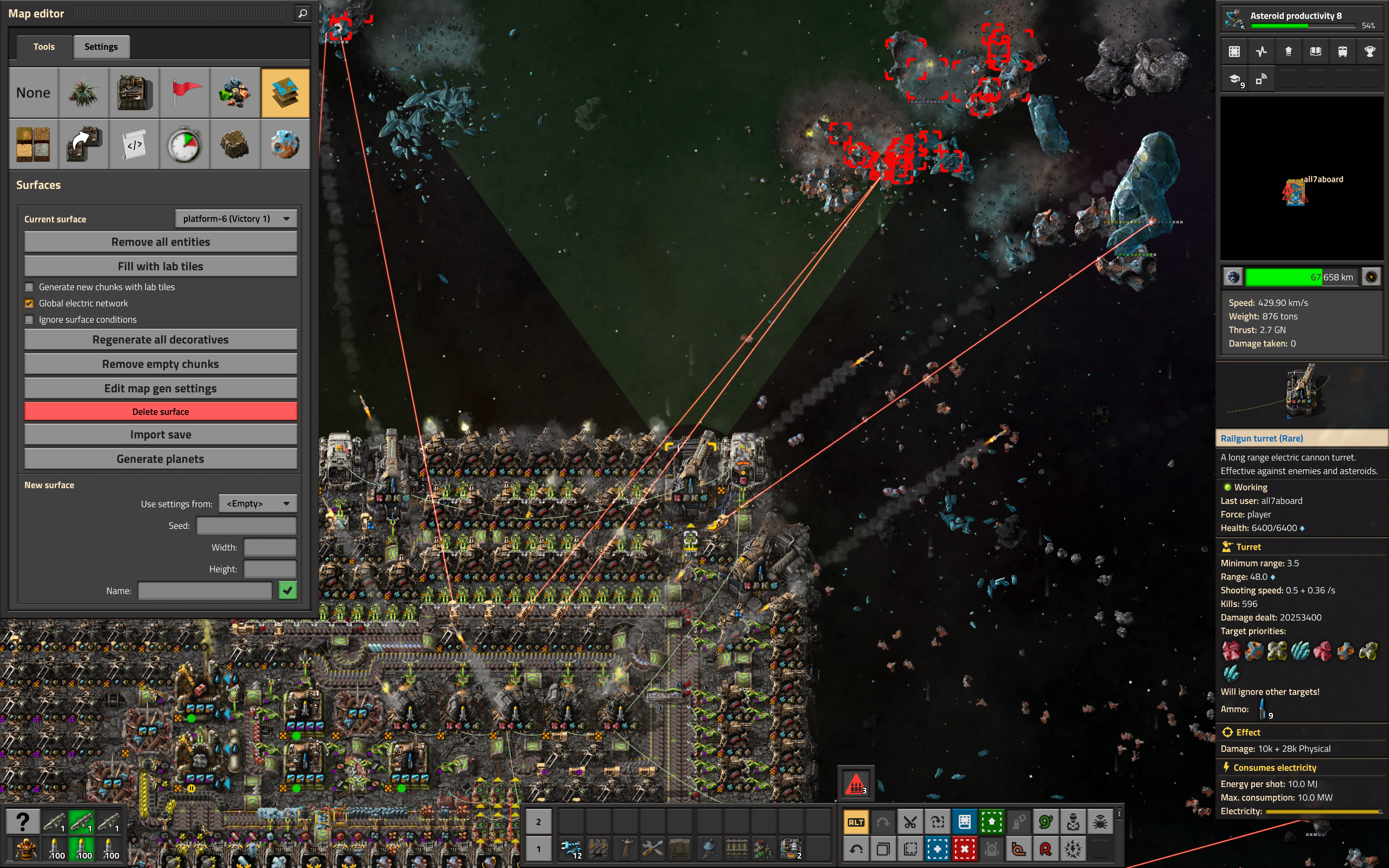1389x868 pixels.
Task: Confirm new surface with green checkmark
Action: [x=288, y=590]
